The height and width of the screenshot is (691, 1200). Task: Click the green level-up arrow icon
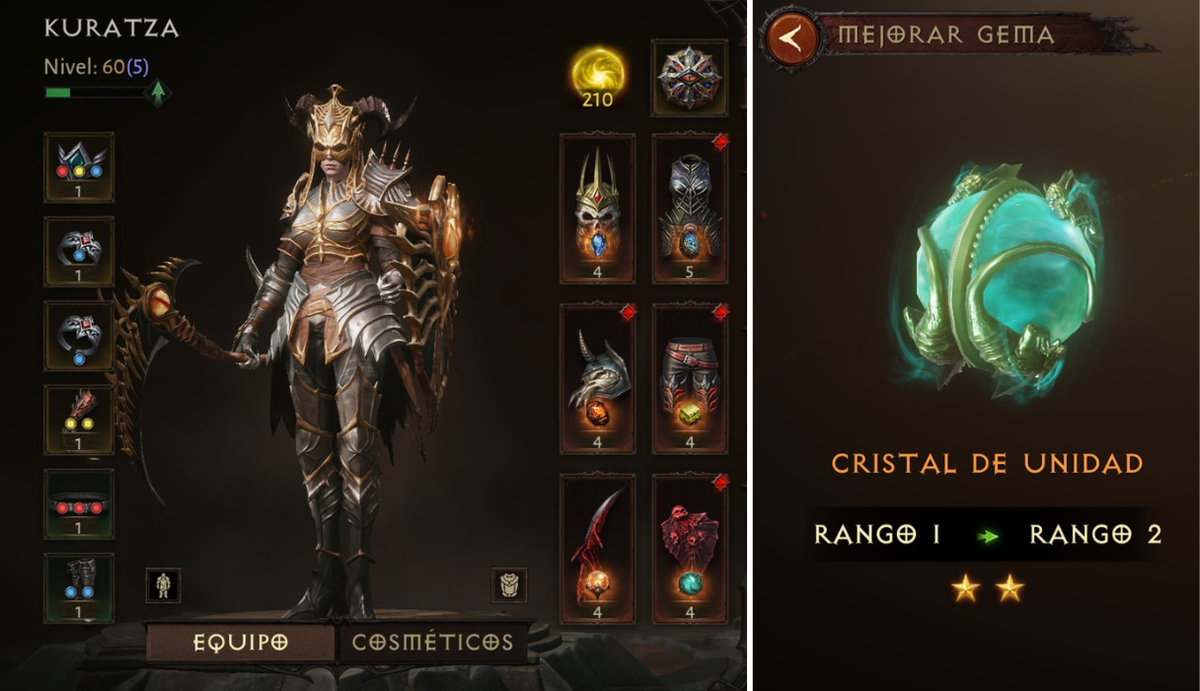tap(157, 93)
